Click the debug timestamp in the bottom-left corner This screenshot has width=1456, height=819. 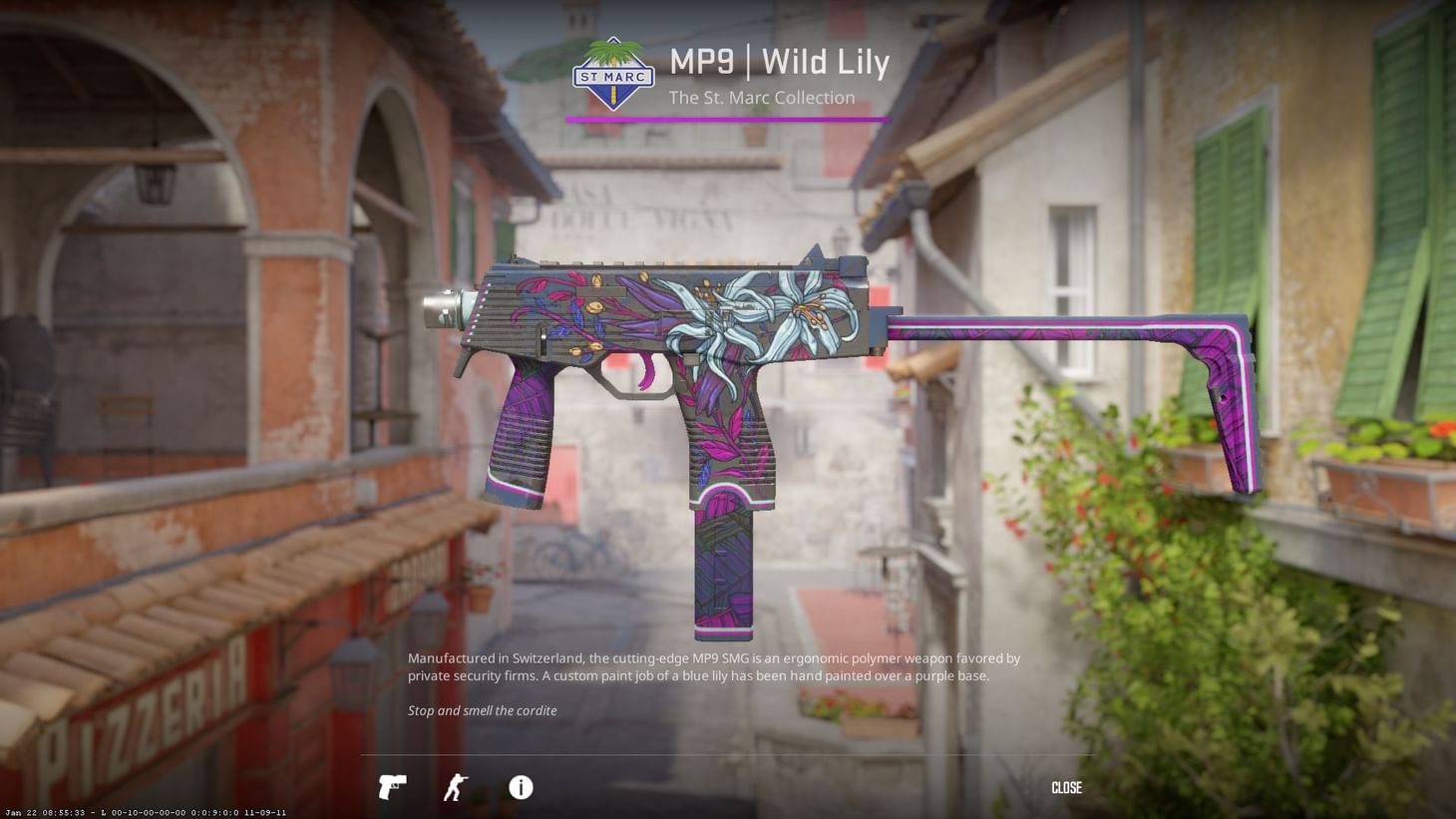point(145,812)
